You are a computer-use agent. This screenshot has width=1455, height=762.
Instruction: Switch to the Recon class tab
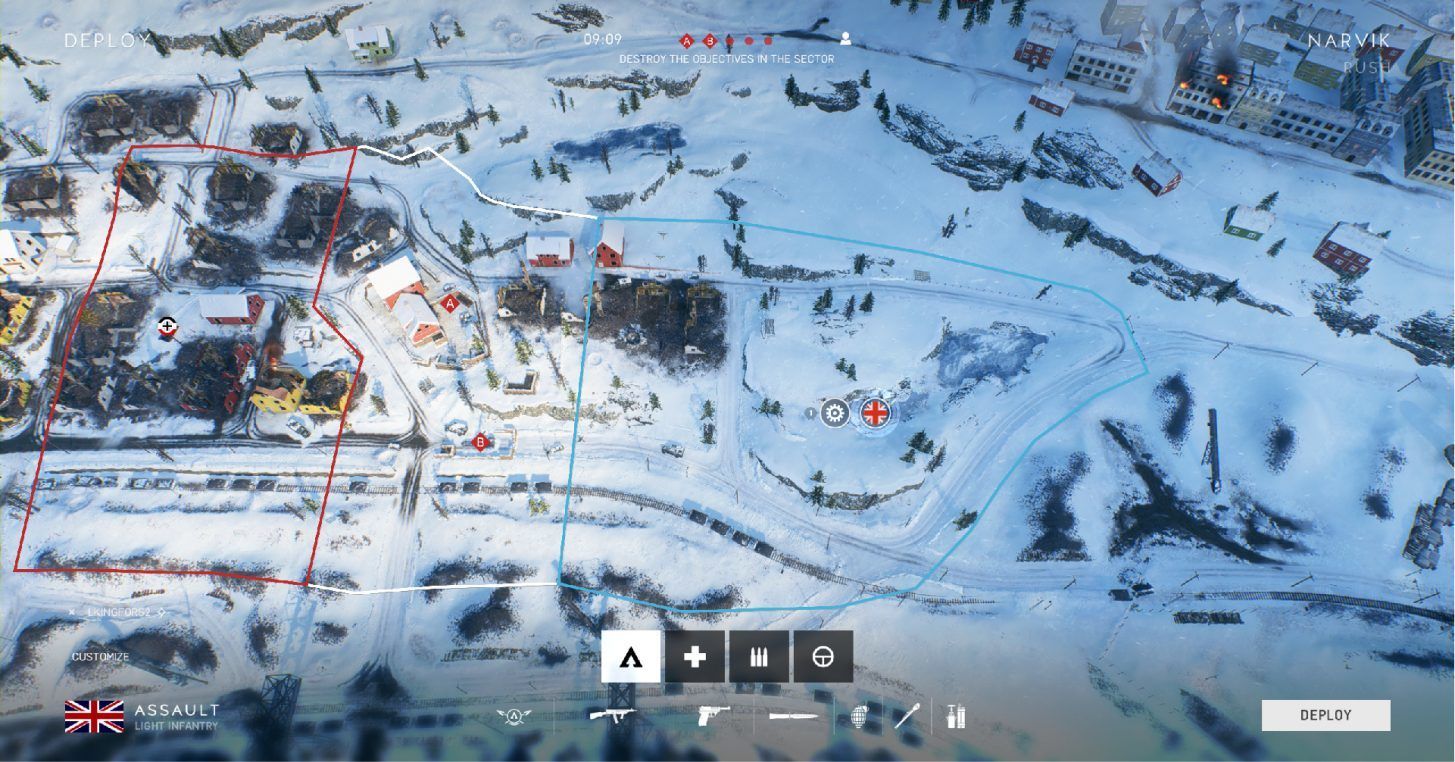[823, 656]
